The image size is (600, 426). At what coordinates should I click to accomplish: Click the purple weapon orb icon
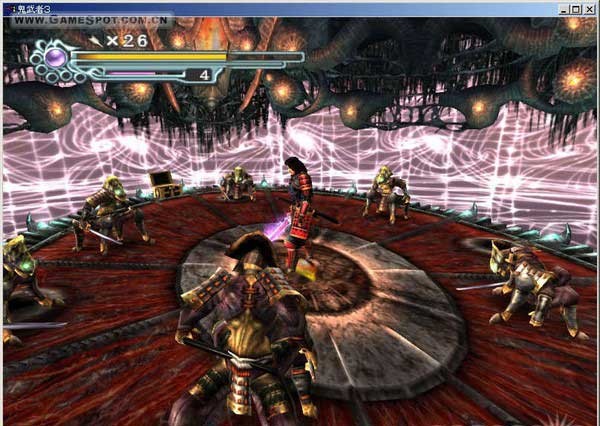[x=55, y=58]
